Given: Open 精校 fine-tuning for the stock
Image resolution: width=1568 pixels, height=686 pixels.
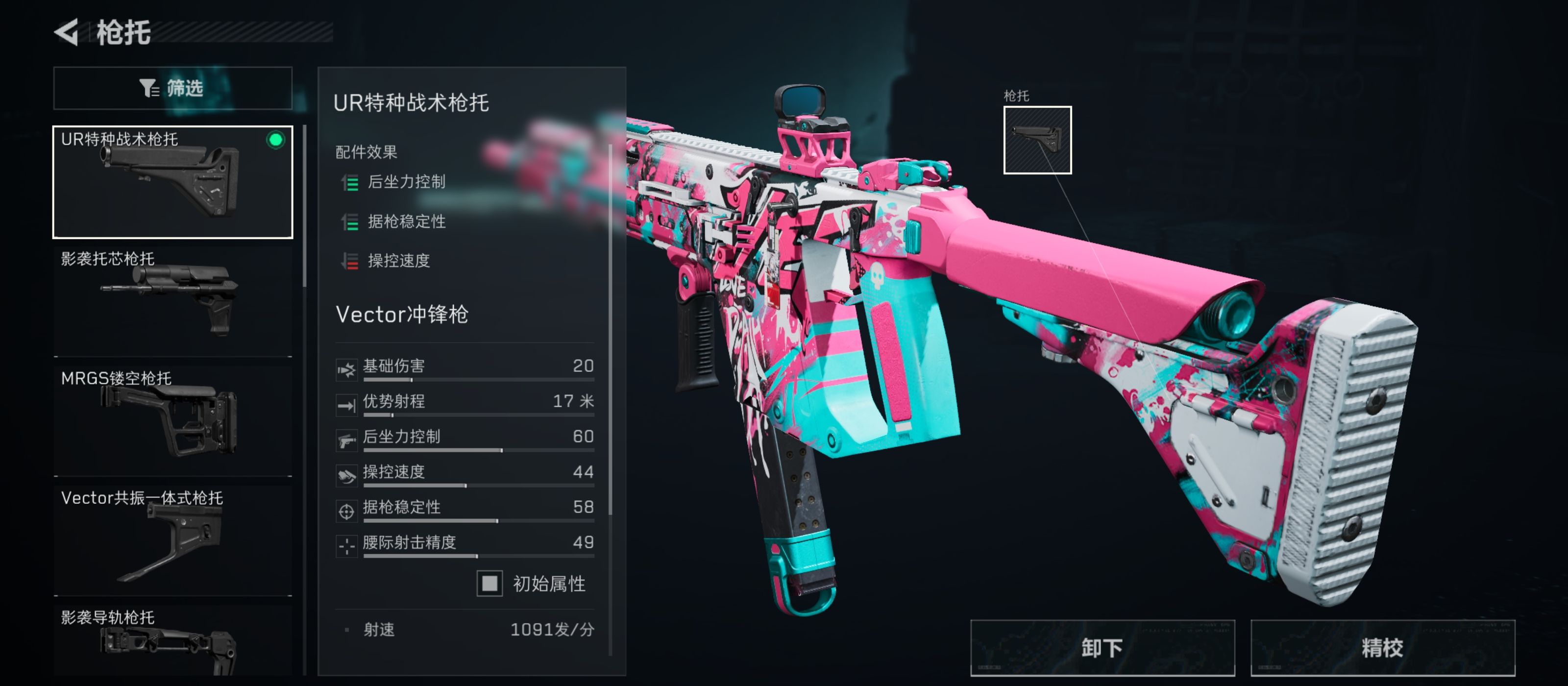Looking at the screenshot, I should pyautogui.click(x=1382, y=648).
